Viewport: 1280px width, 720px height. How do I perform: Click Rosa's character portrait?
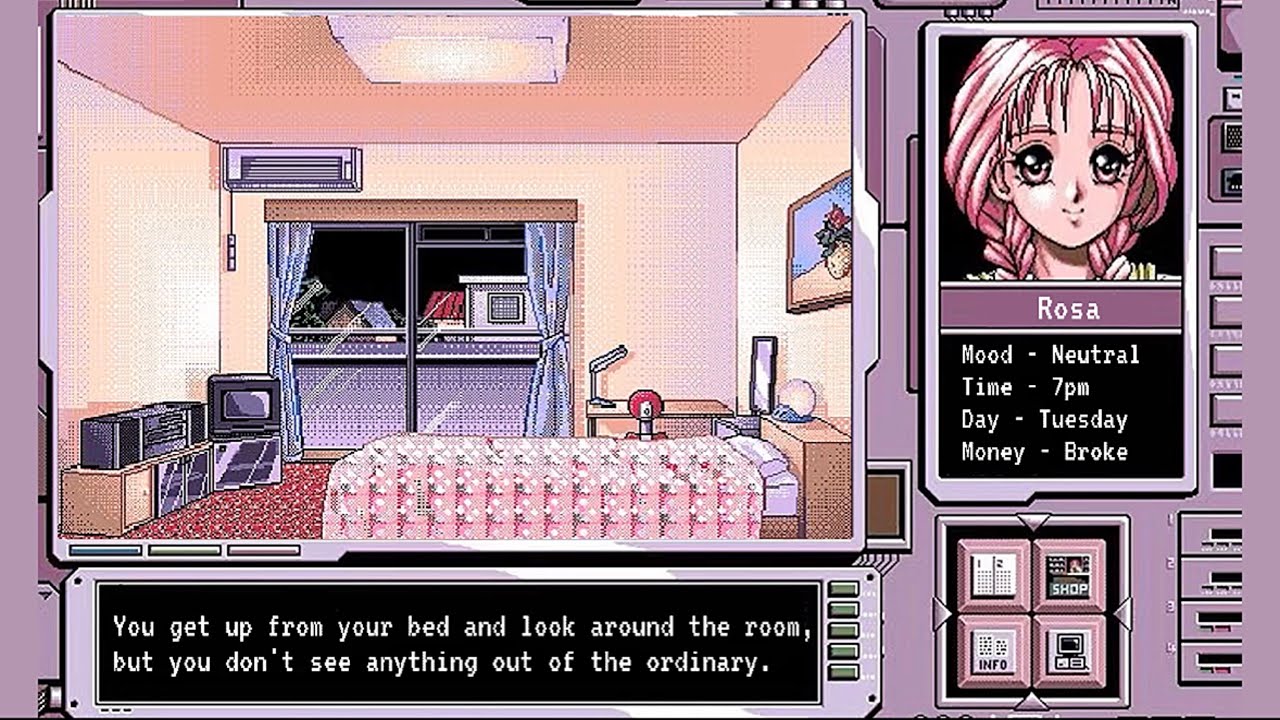coord(1060,158)
